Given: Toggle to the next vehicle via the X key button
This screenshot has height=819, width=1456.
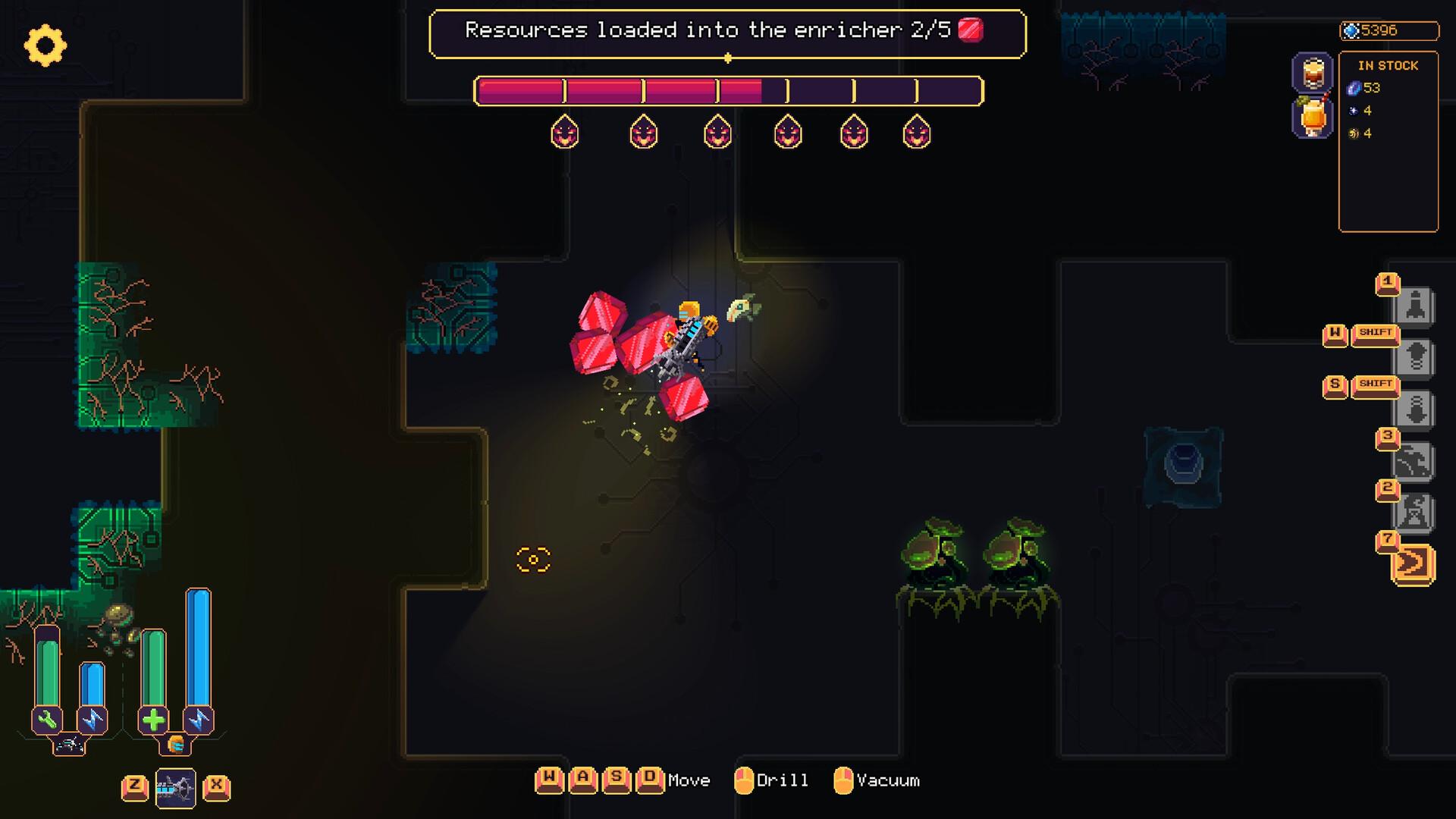Looking at the screenshot, I should 217,787.
